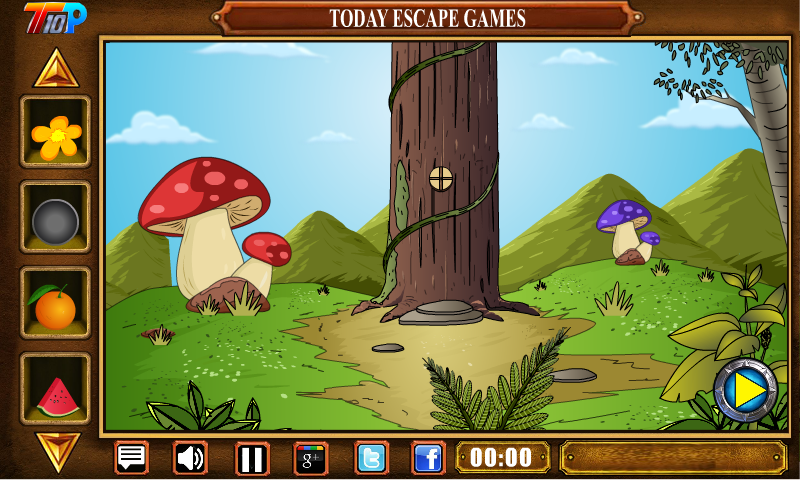
Task: Pause the game
Action: (252, 459)
